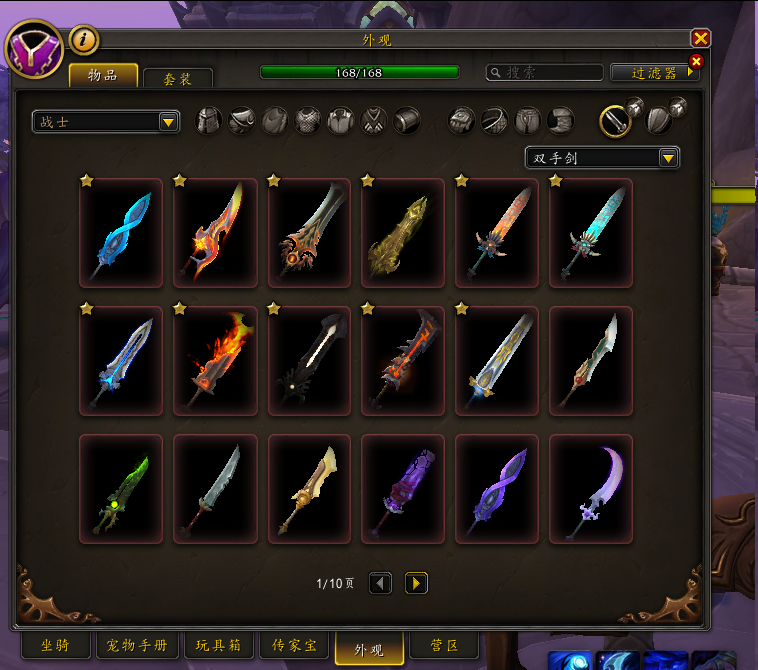Select the golden ornate sword appearance
This screenshot has height=670, width=758.
403,233
